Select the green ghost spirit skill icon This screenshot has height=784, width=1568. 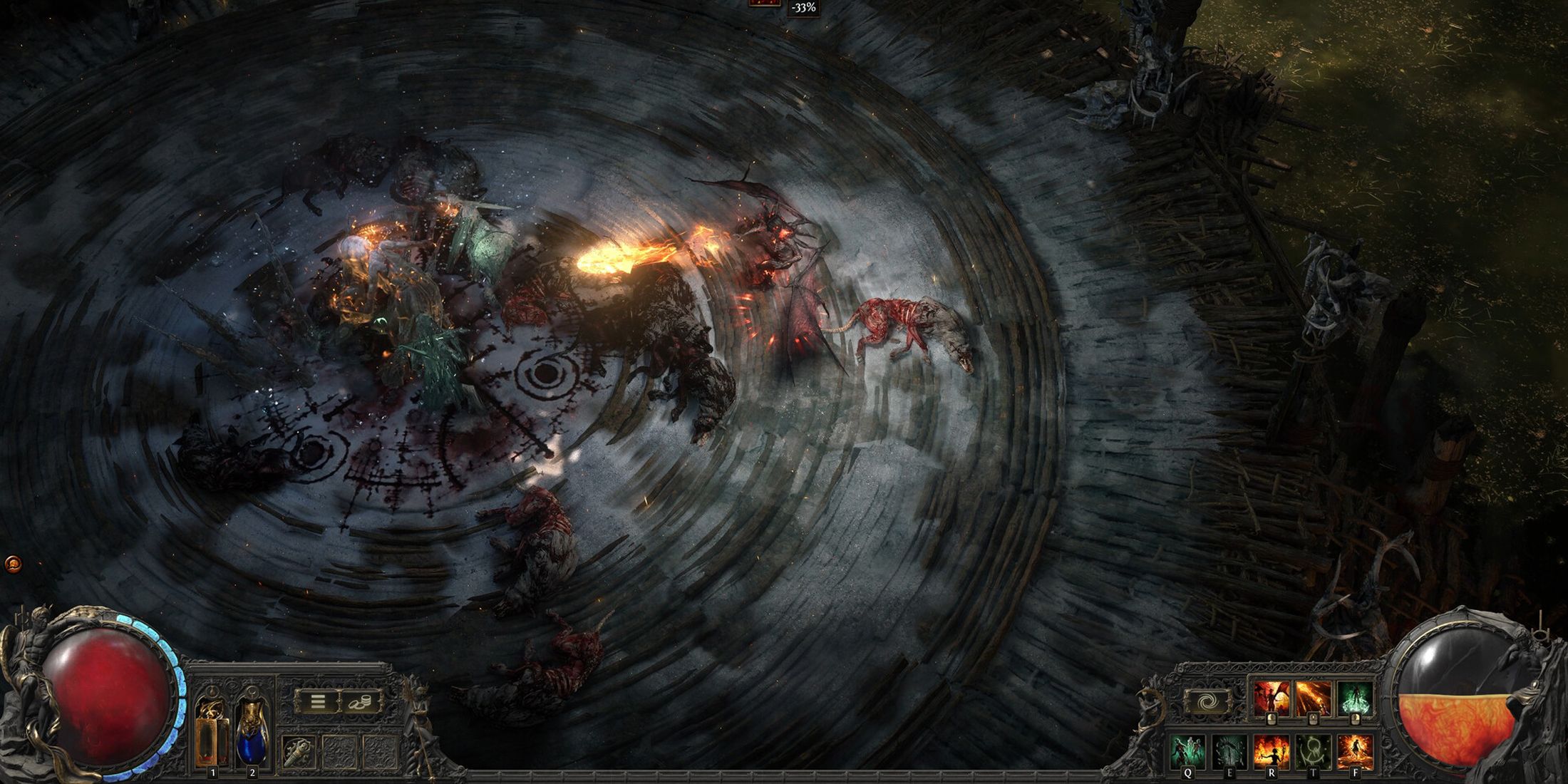pos(1355,697)
